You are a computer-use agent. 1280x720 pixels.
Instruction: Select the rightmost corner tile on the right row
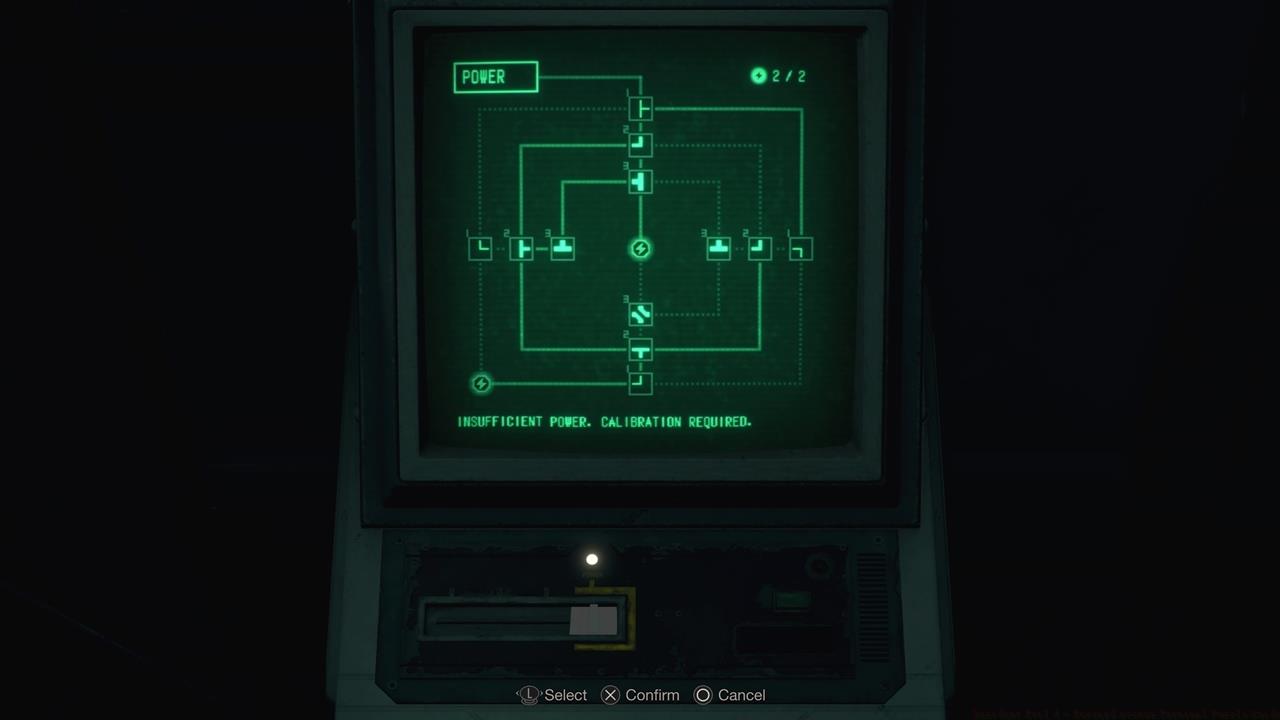coord(799,248)
